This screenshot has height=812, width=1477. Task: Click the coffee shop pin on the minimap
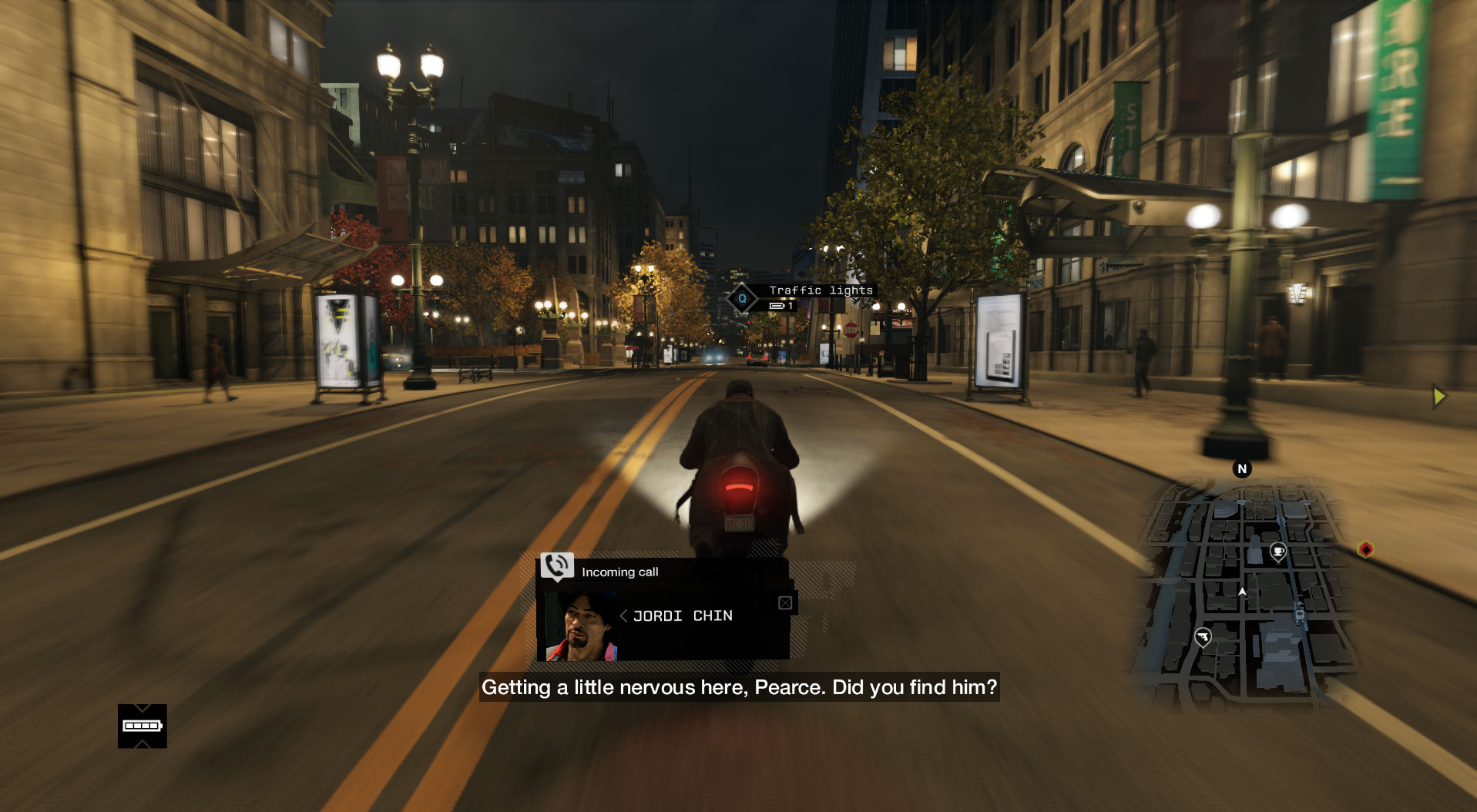coord(1278,551)
